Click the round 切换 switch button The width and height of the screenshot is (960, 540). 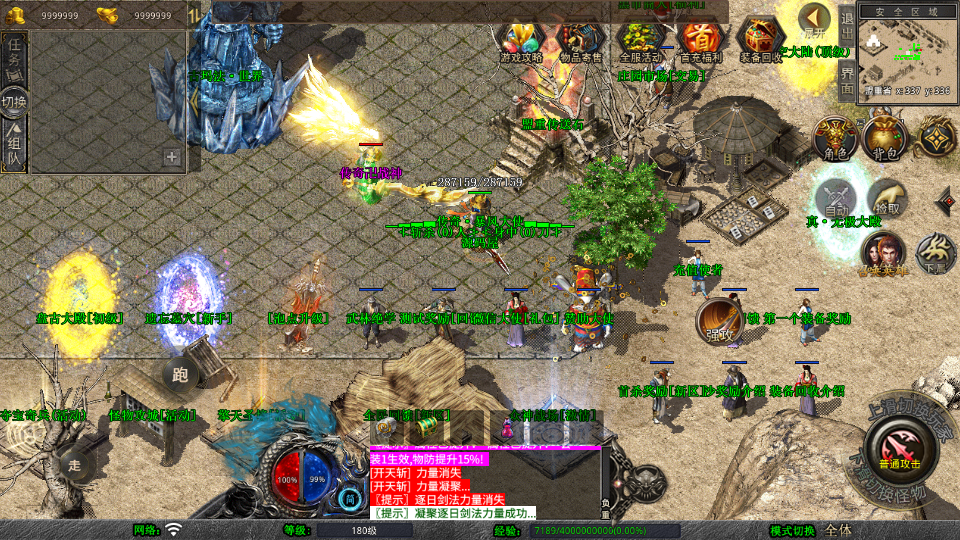pyautogui.click(x=14, y=102)
